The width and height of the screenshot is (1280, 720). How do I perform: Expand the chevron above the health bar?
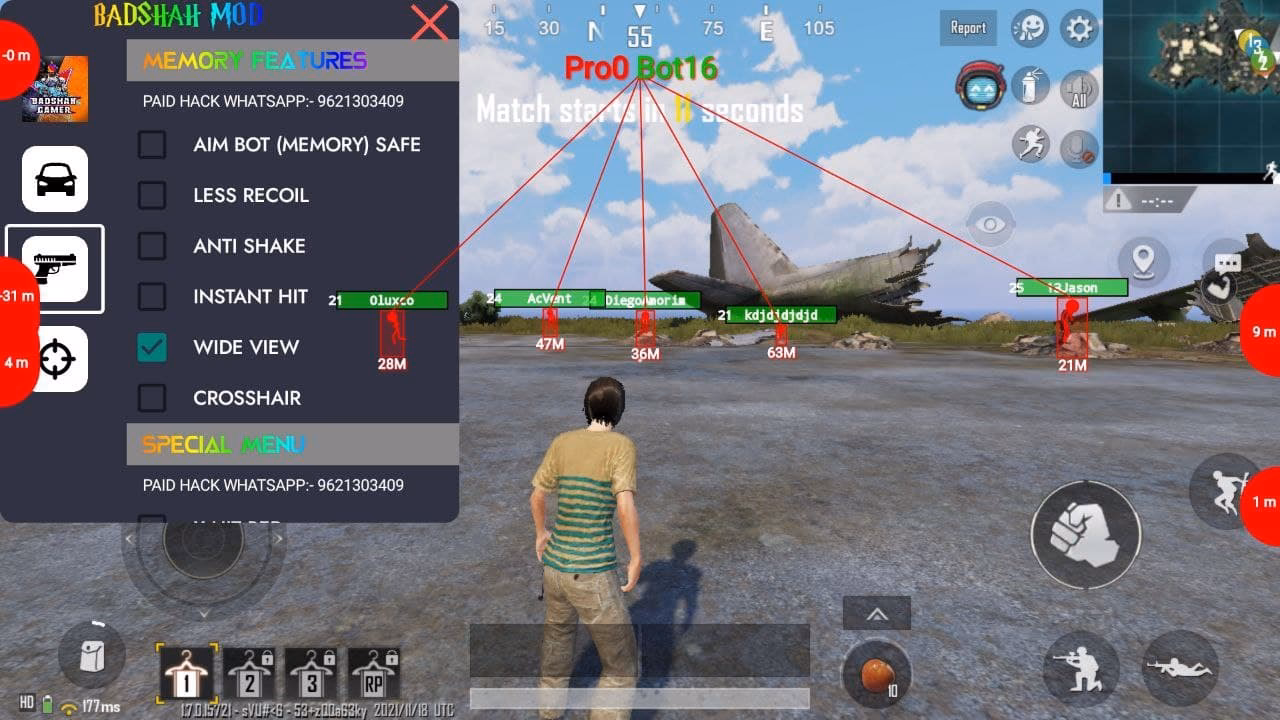click(x=877, y=612)
